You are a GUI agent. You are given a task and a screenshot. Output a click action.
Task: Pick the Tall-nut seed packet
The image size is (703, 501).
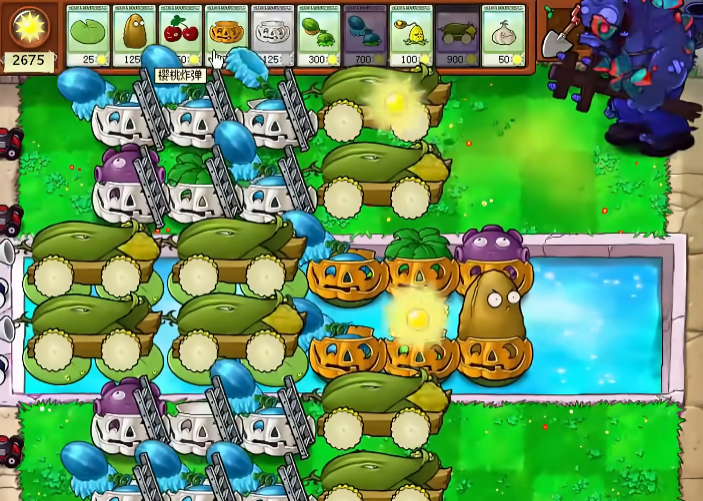tap(134, 37)
